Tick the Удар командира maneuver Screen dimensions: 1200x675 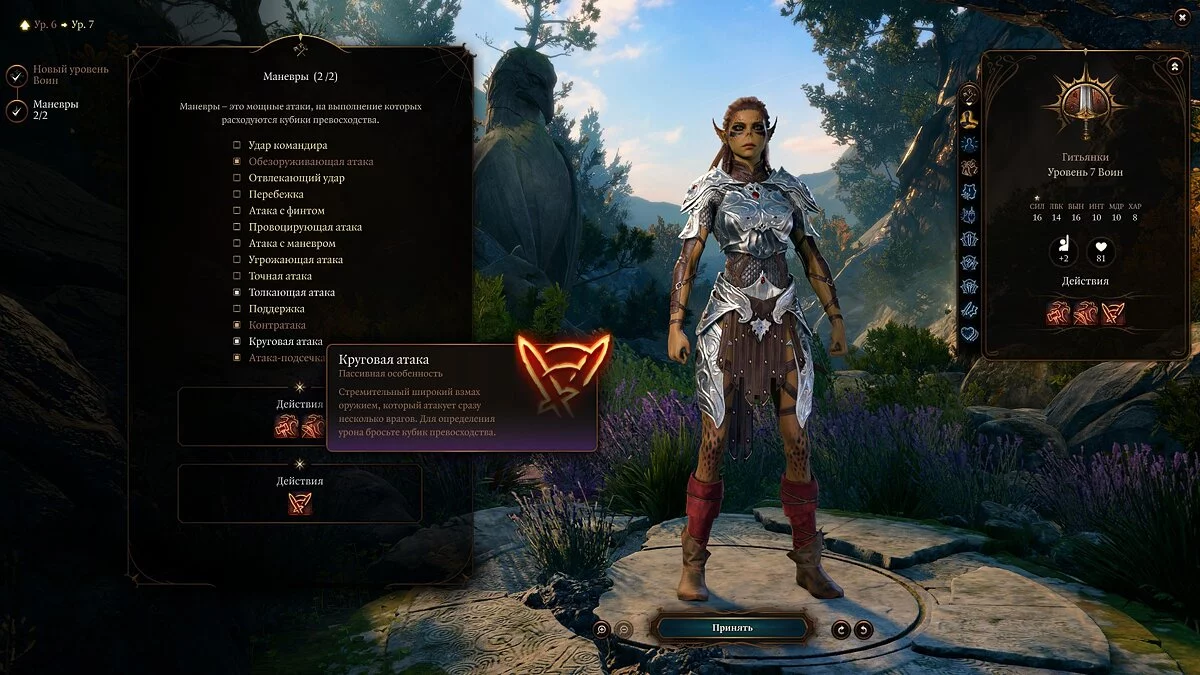[237, 145]
